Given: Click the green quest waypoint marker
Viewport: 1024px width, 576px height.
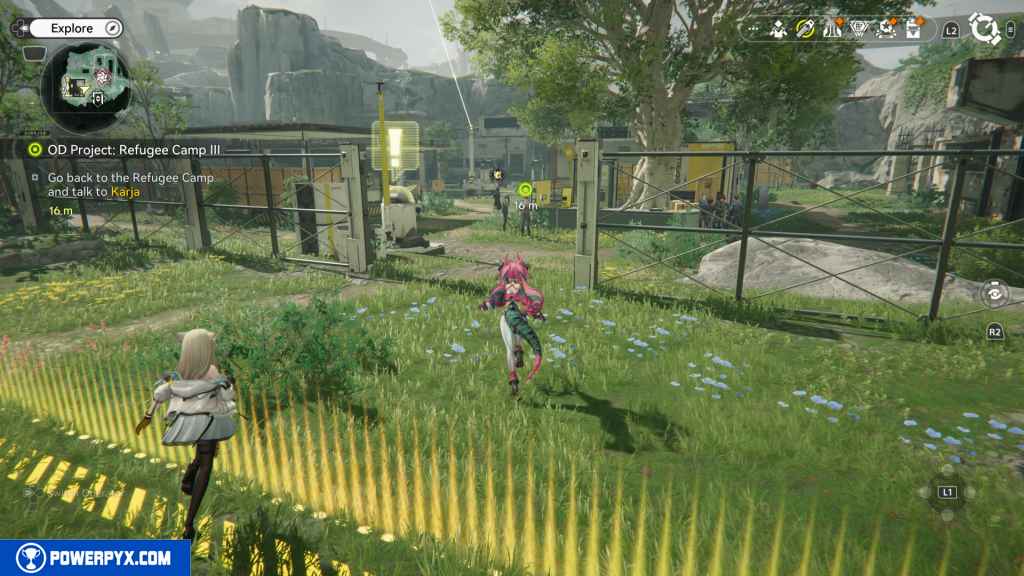Looking at the screenshot, I should [524, 188].
